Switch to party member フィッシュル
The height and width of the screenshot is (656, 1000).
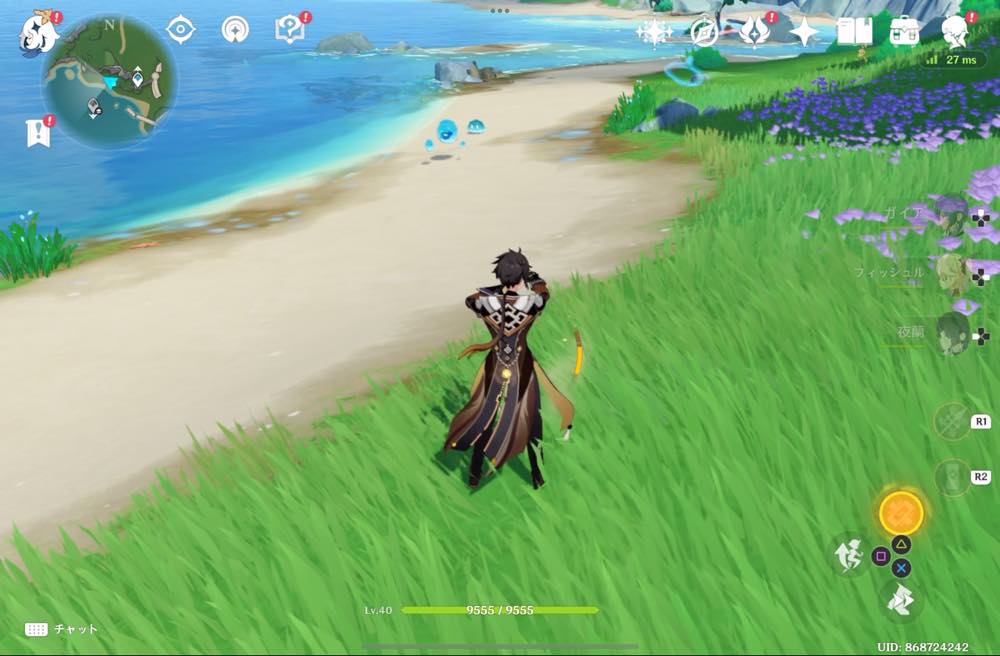(951, 272)
